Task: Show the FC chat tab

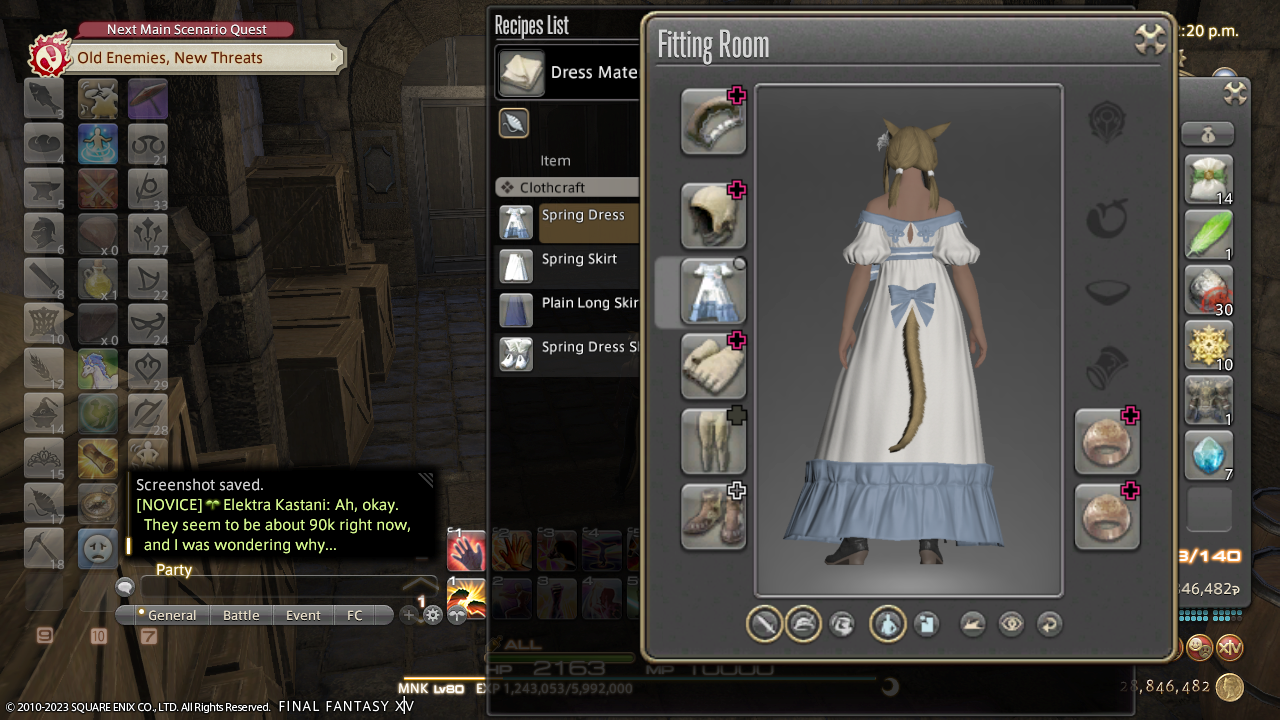Action: [x=355, y=615]
